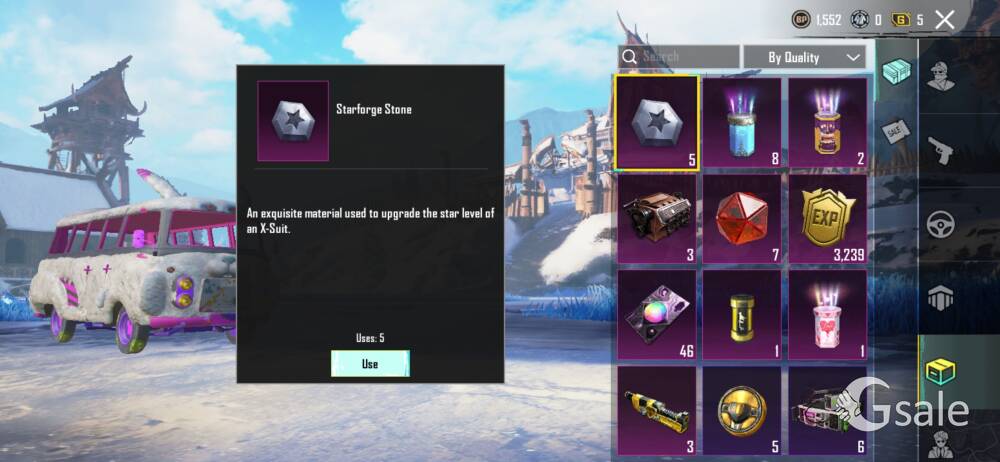1000x462 pixels.
Task: Choose the engine part item slot
Action: (x=656, y=218)
